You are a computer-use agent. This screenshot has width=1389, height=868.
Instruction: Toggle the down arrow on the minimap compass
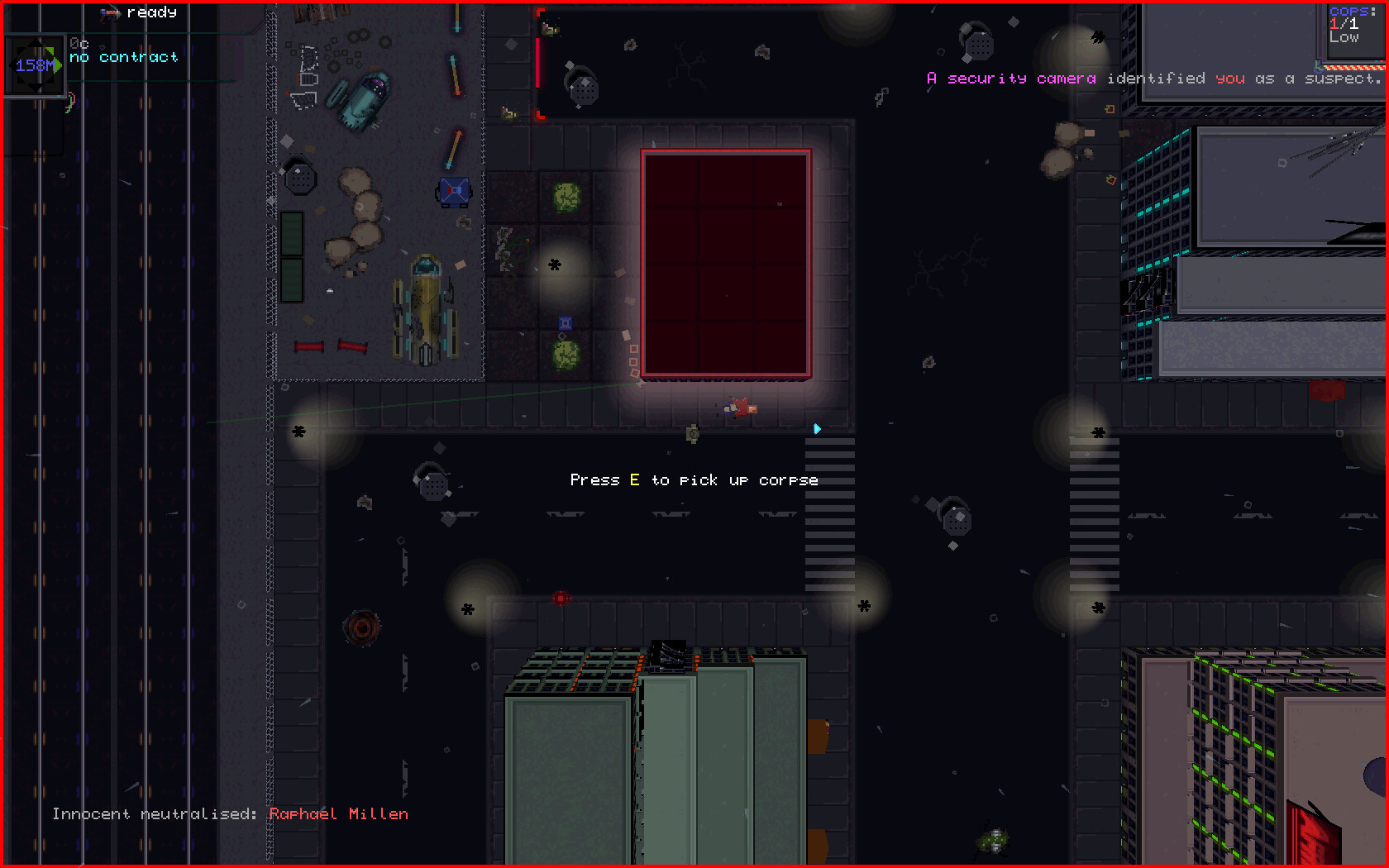37,85
